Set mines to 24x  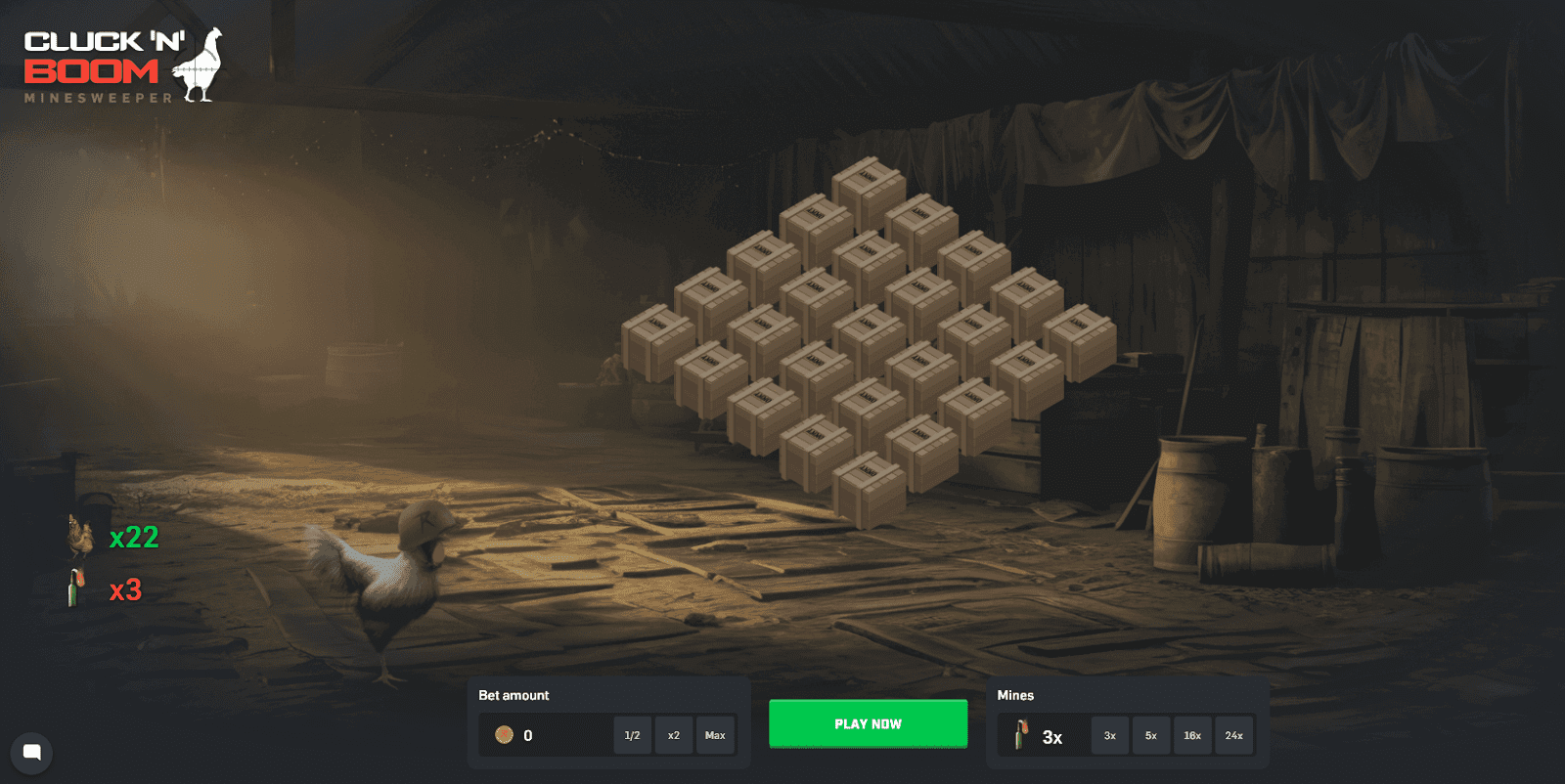(x=1234, y=735)
